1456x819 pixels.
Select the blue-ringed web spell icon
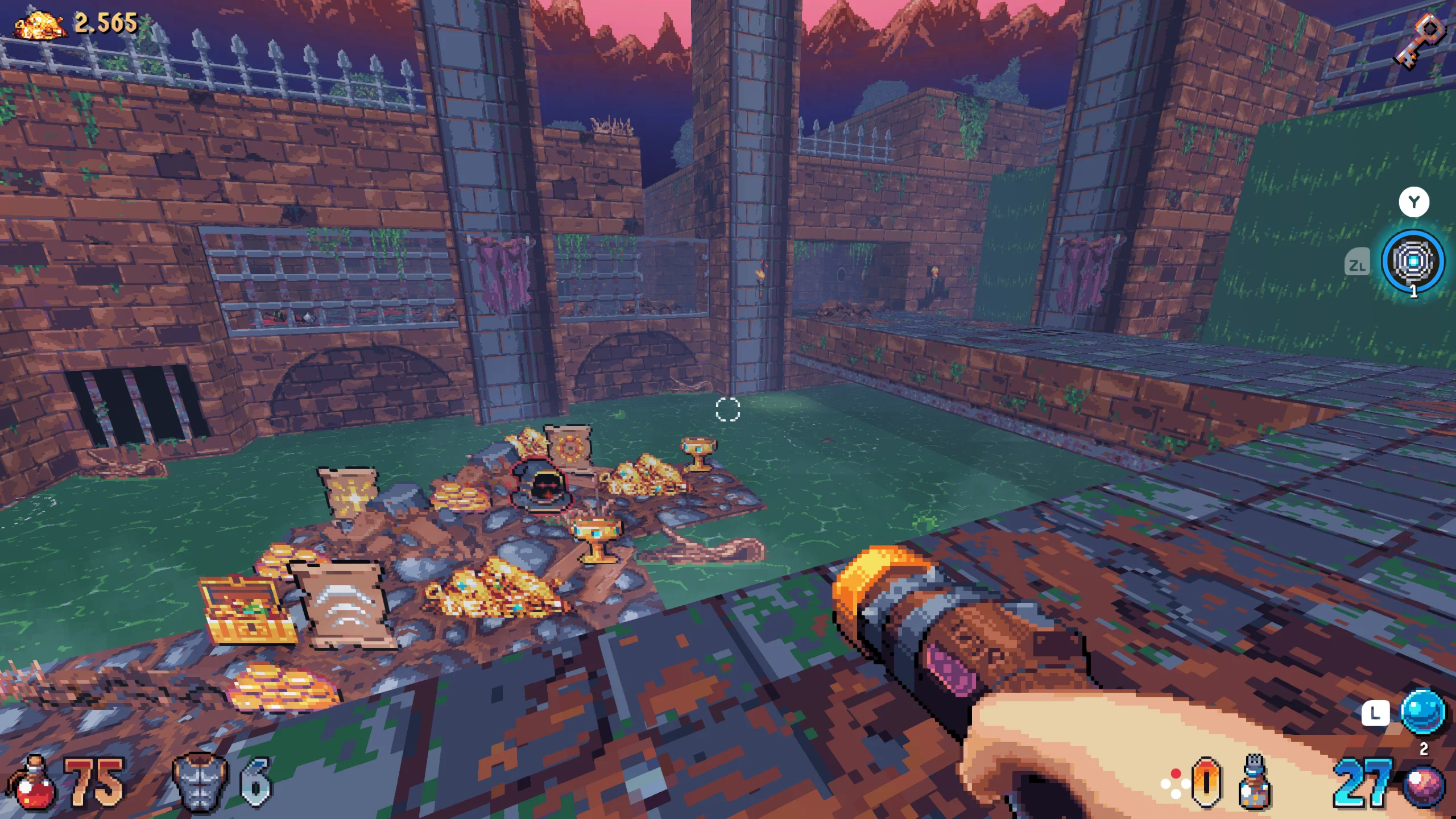(1413, 262)
